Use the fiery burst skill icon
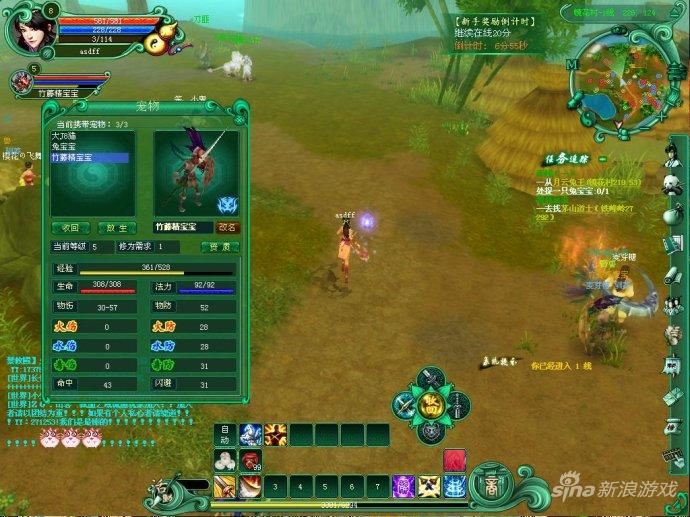This screenshot has width=690, height=517. point(275,435)
